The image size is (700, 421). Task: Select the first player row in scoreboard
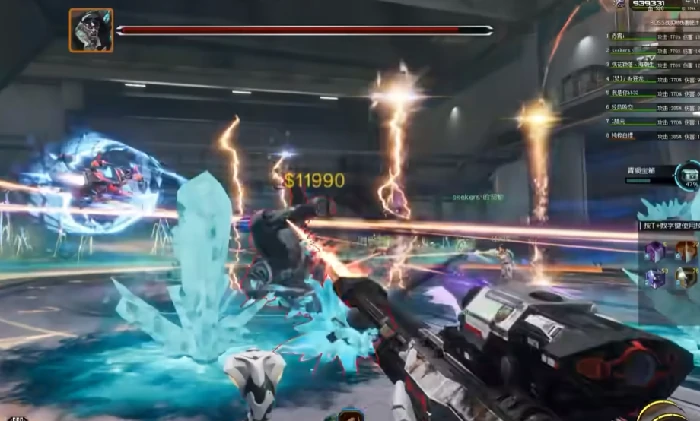click(x=652, y=36)
